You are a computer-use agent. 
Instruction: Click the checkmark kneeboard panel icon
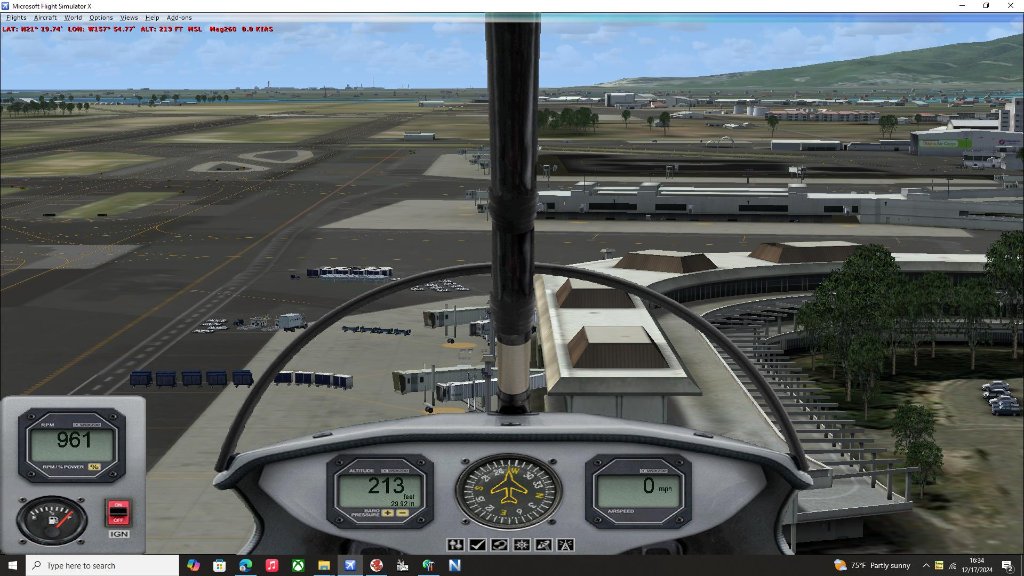pyautogui.click(x=477, y=545)
